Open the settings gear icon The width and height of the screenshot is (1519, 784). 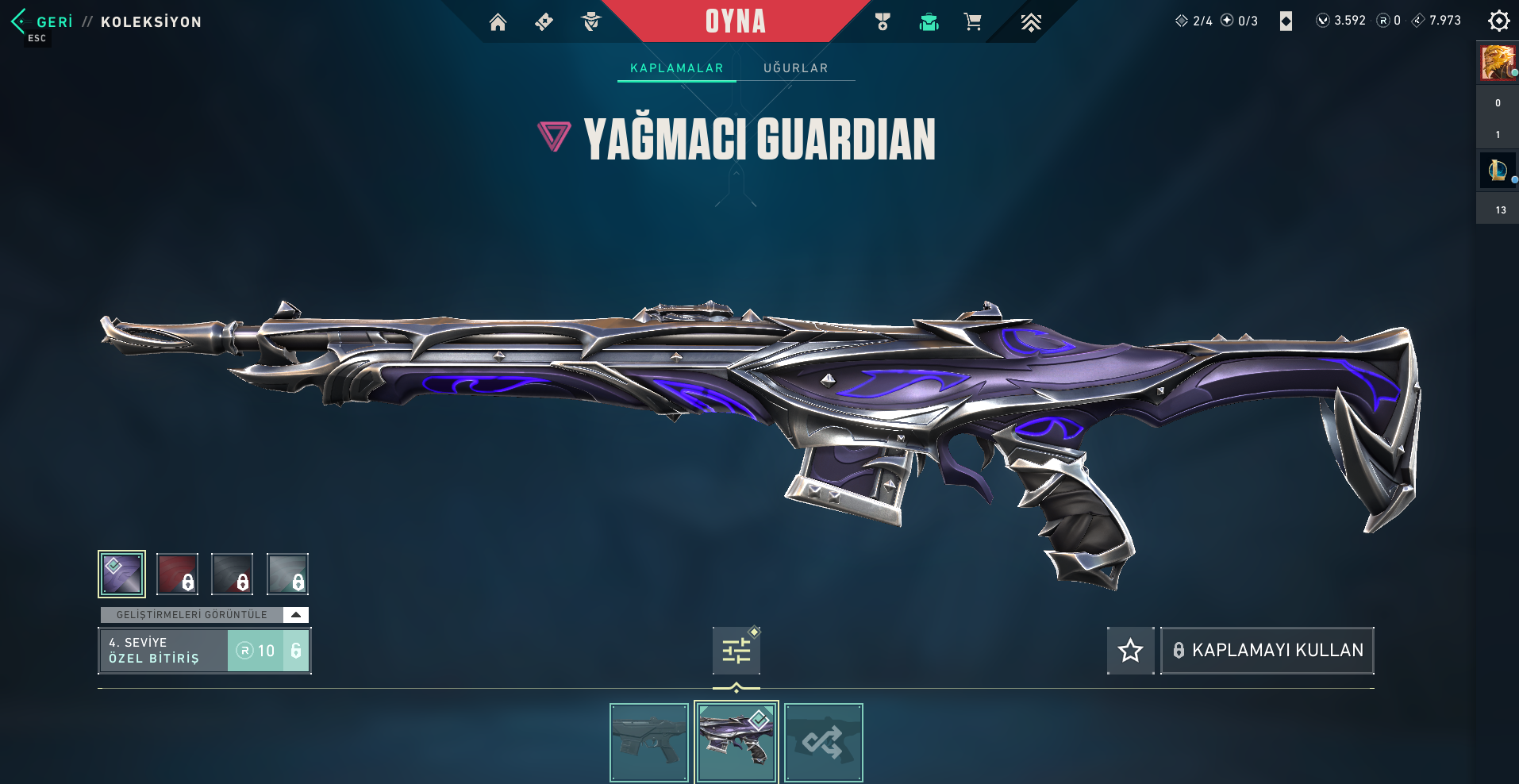pyautogui.click(x=1498, y=21)
